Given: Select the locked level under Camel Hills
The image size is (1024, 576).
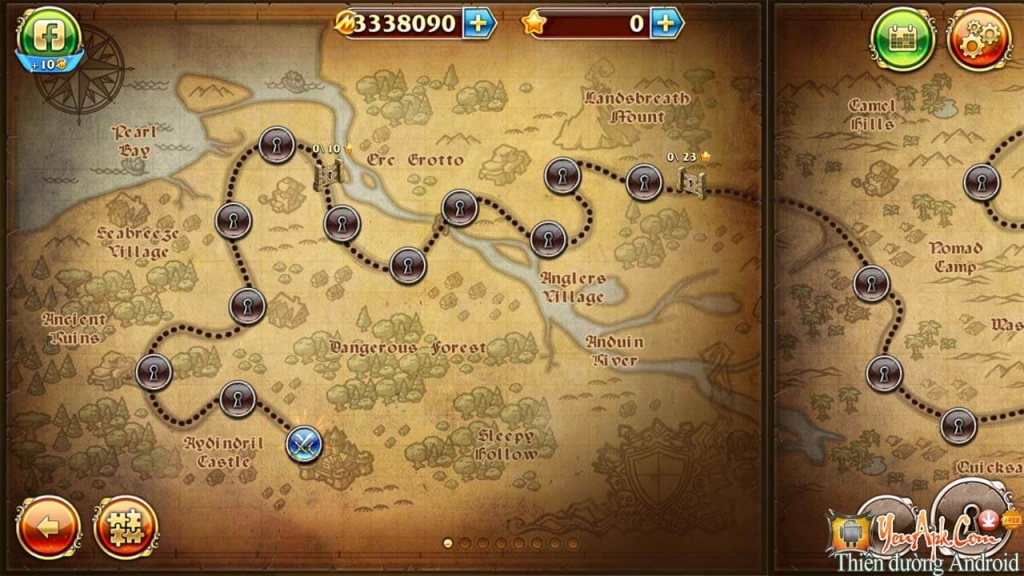Looking at the screenshot, I should (981, 182).
